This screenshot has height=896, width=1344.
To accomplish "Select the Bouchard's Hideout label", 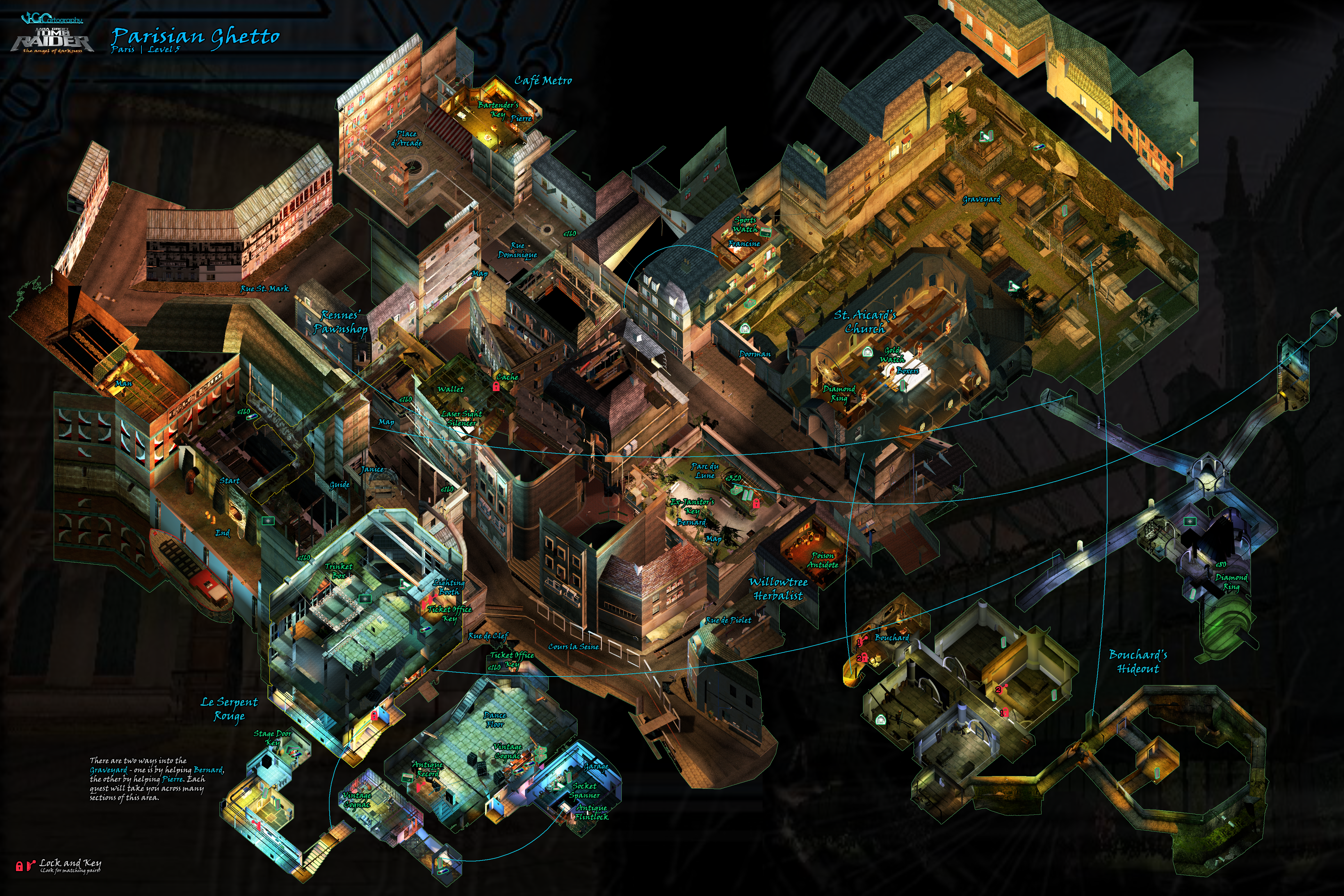I will (x=1138, y=662).
